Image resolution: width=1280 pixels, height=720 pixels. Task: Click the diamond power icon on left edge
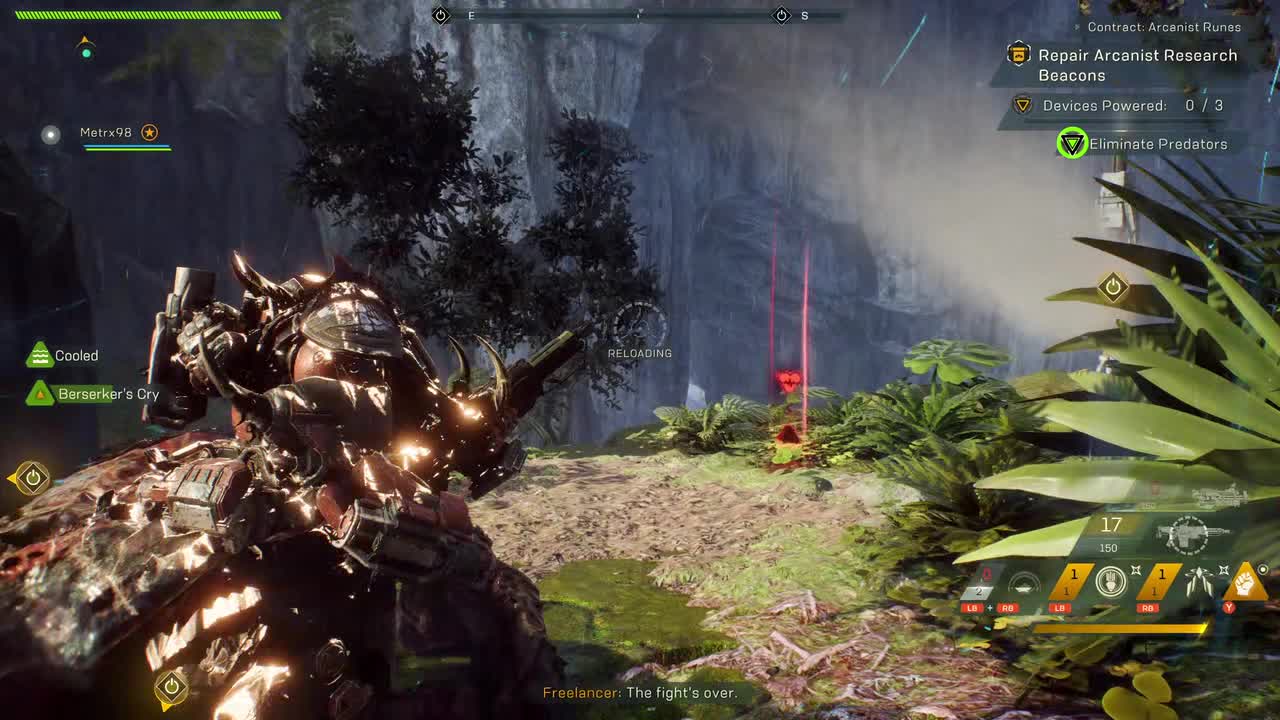click(30, 478)
